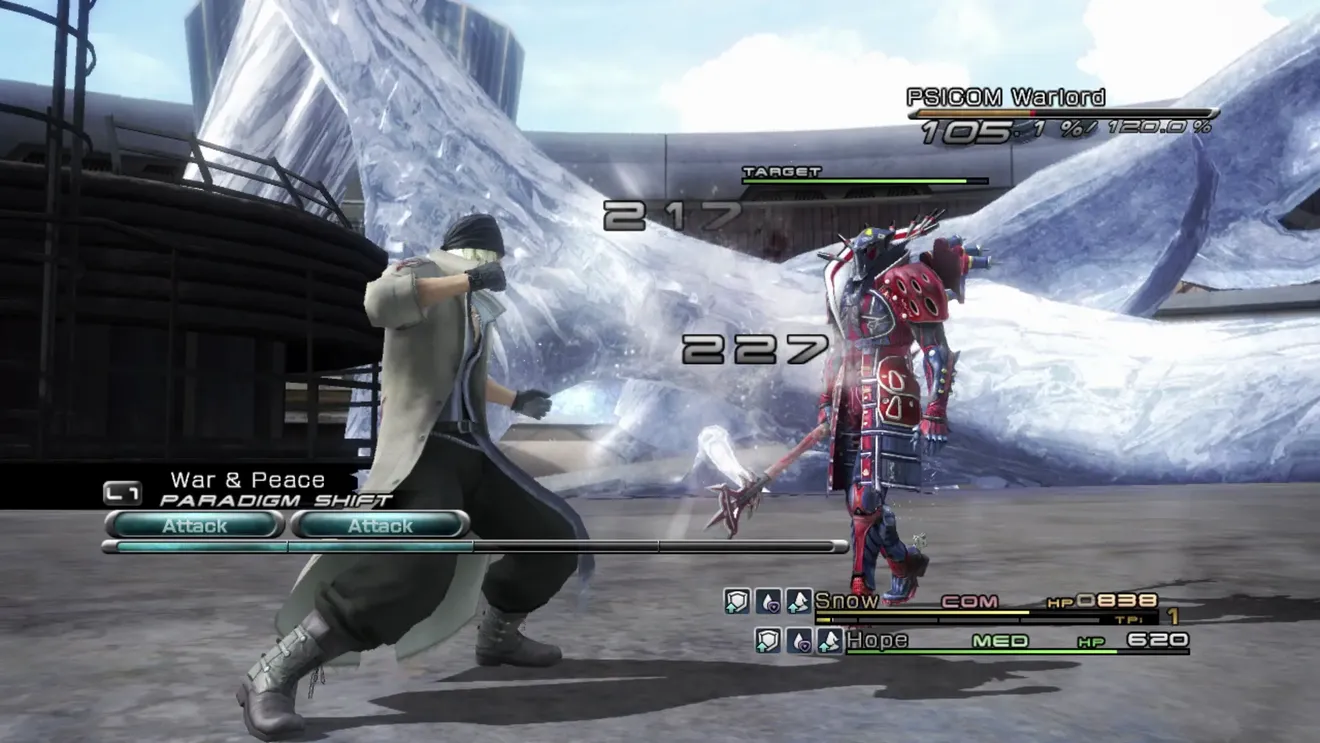Select the second queued Attack command

(380, 525)
